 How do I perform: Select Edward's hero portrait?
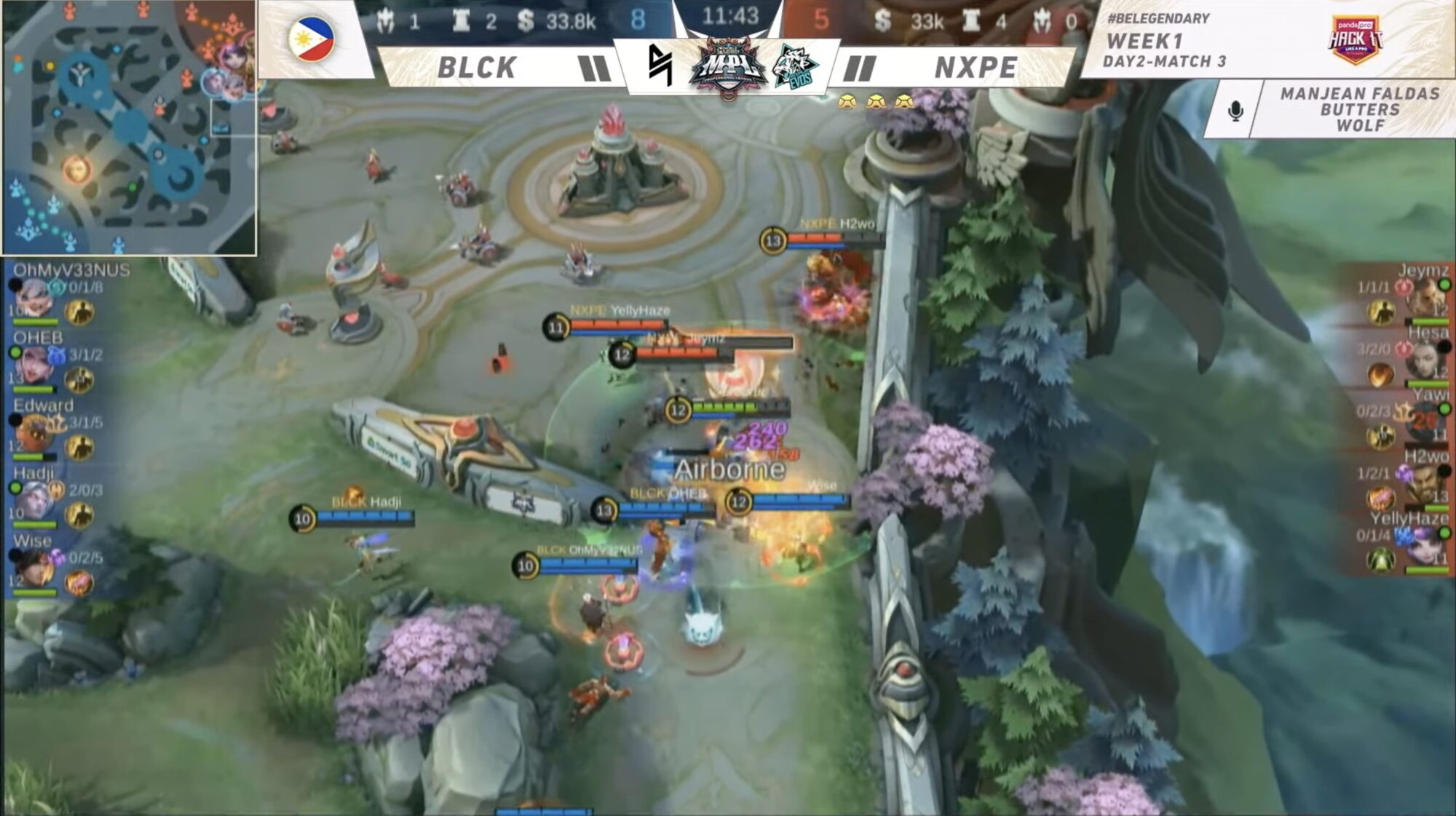[32, 433]
